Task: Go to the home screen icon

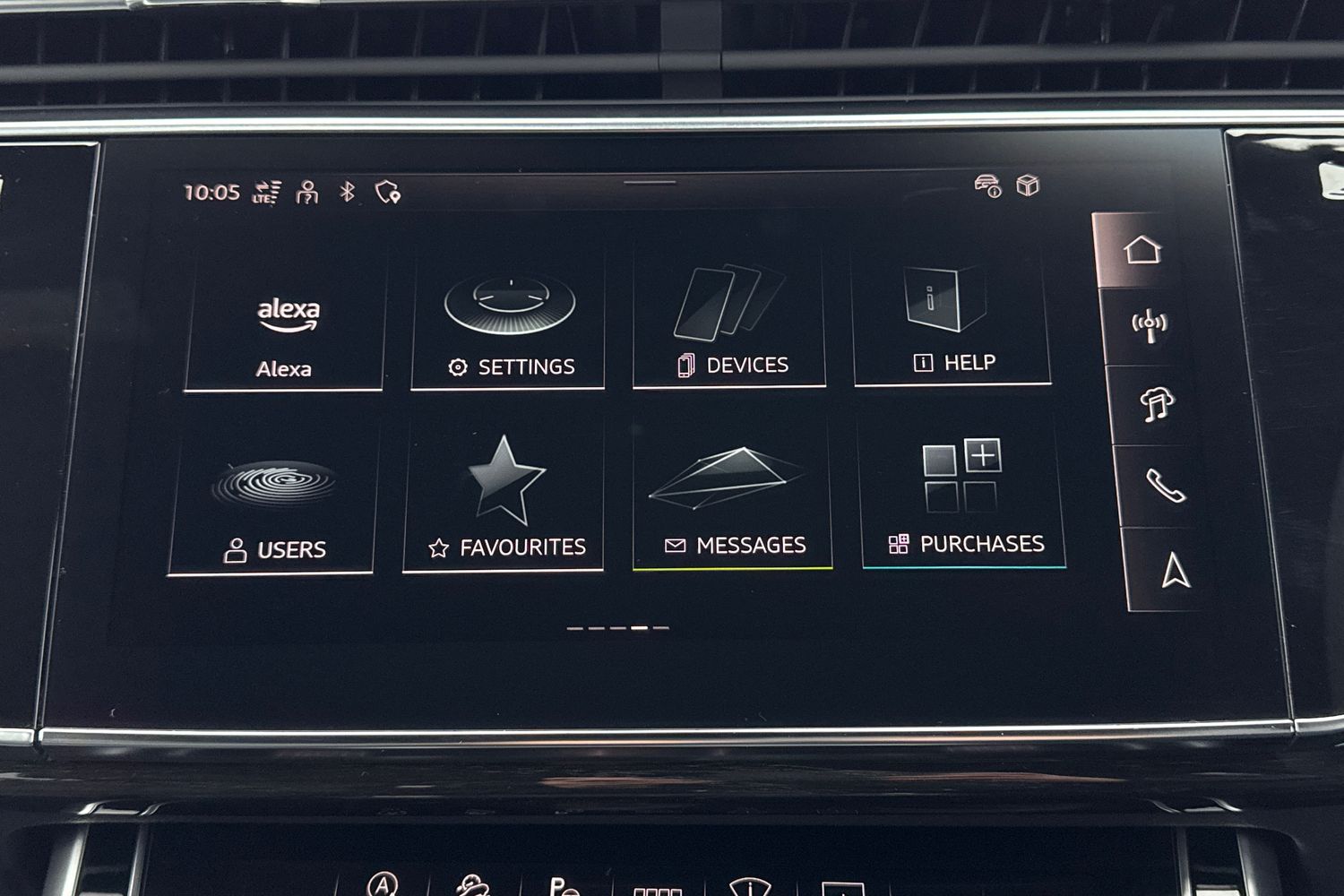Action: 1142,250
